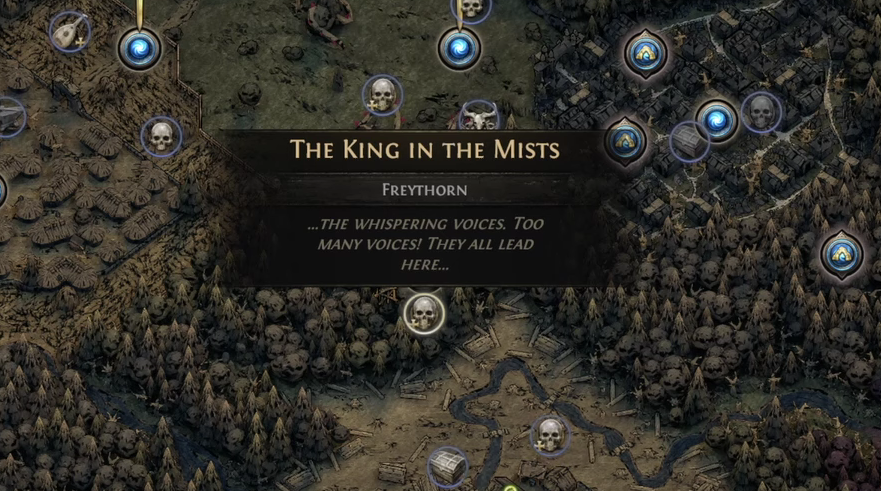Pick the chest marker near the winding river
The width and height of the screenshot is (881, 491).
tap(447, 467)
